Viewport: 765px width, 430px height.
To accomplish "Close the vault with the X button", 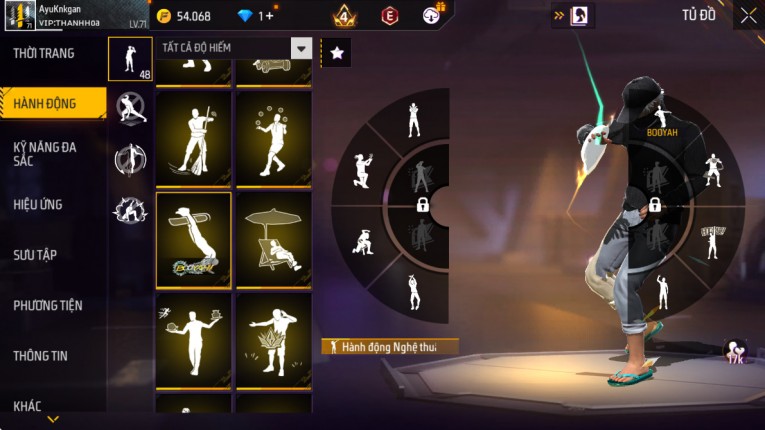I will 748,15.
